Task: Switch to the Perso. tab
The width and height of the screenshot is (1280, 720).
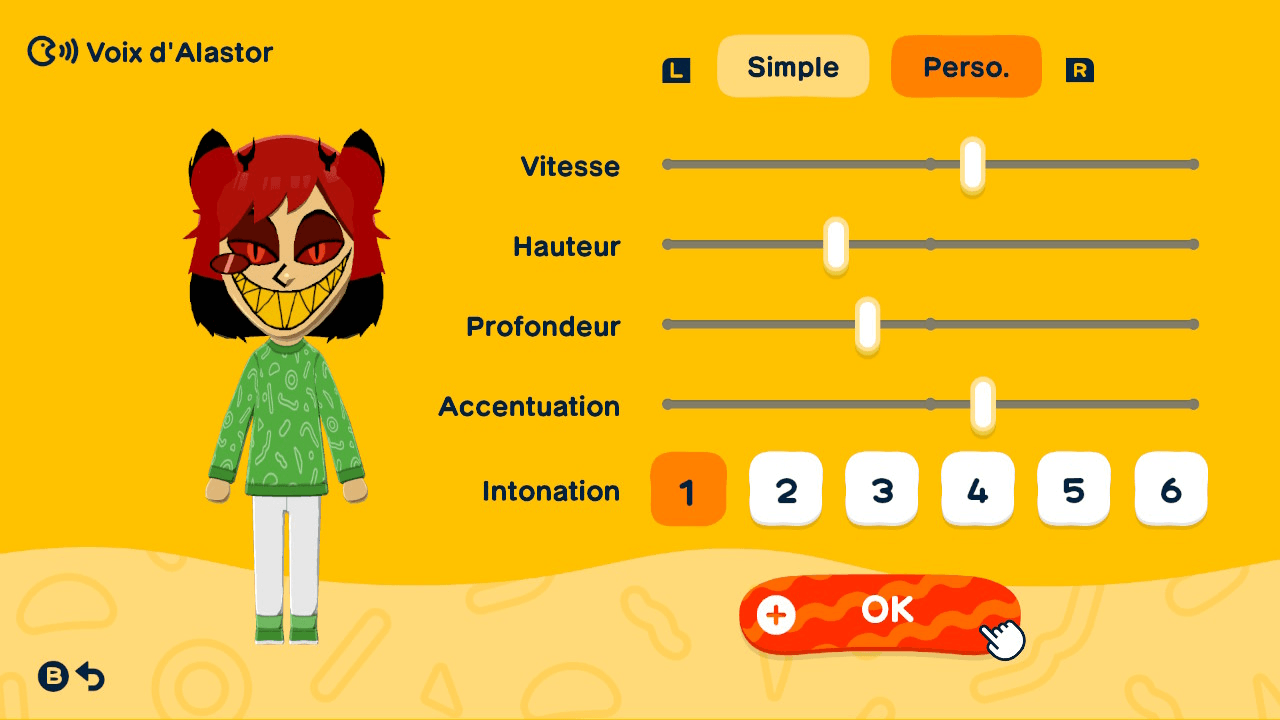Action: tap(966, 66)
